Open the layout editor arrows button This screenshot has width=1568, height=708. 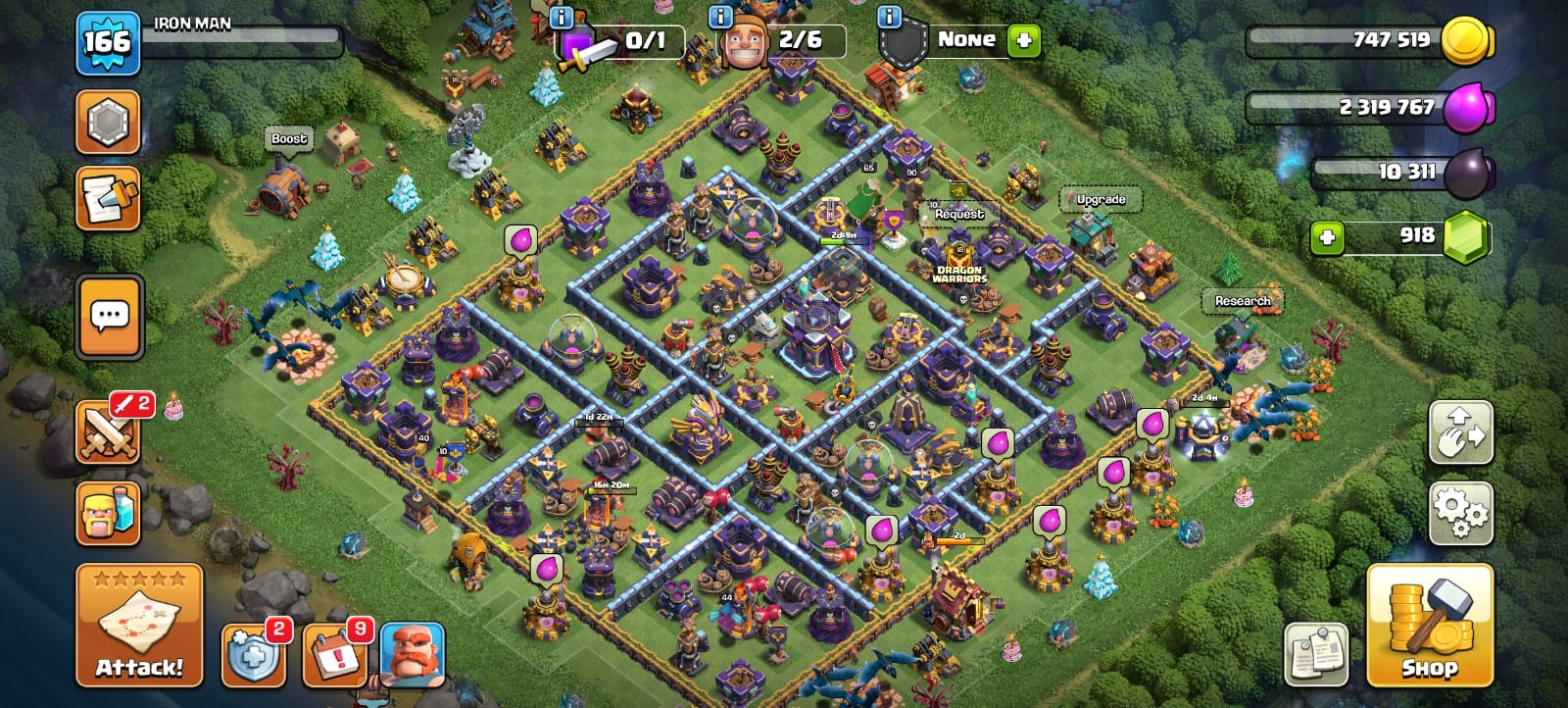(x=1460, y=431)
